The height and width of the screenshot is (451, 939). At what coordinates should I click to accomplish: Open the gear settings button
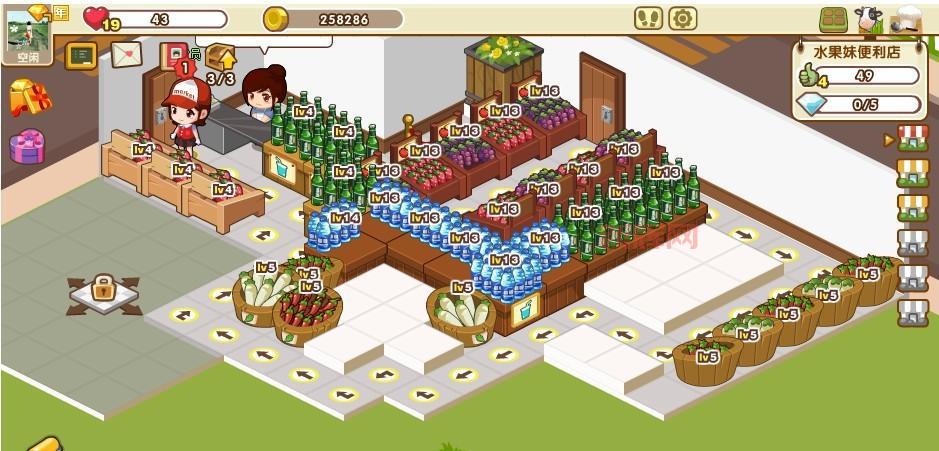682,19
